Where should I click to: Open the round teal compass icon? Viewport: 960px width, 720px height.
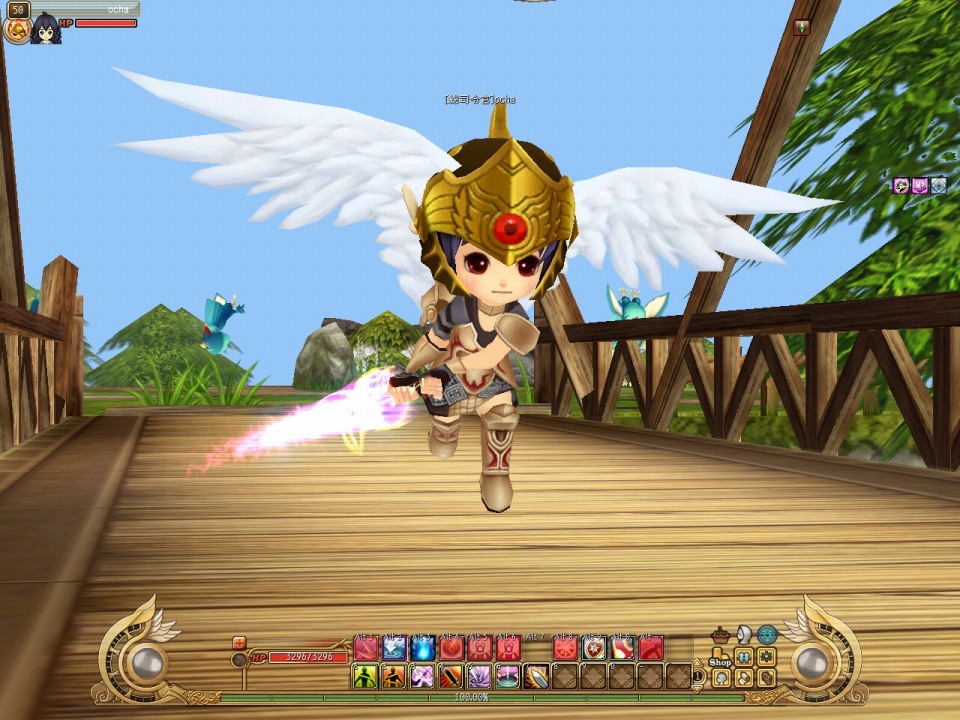(767, 635)
